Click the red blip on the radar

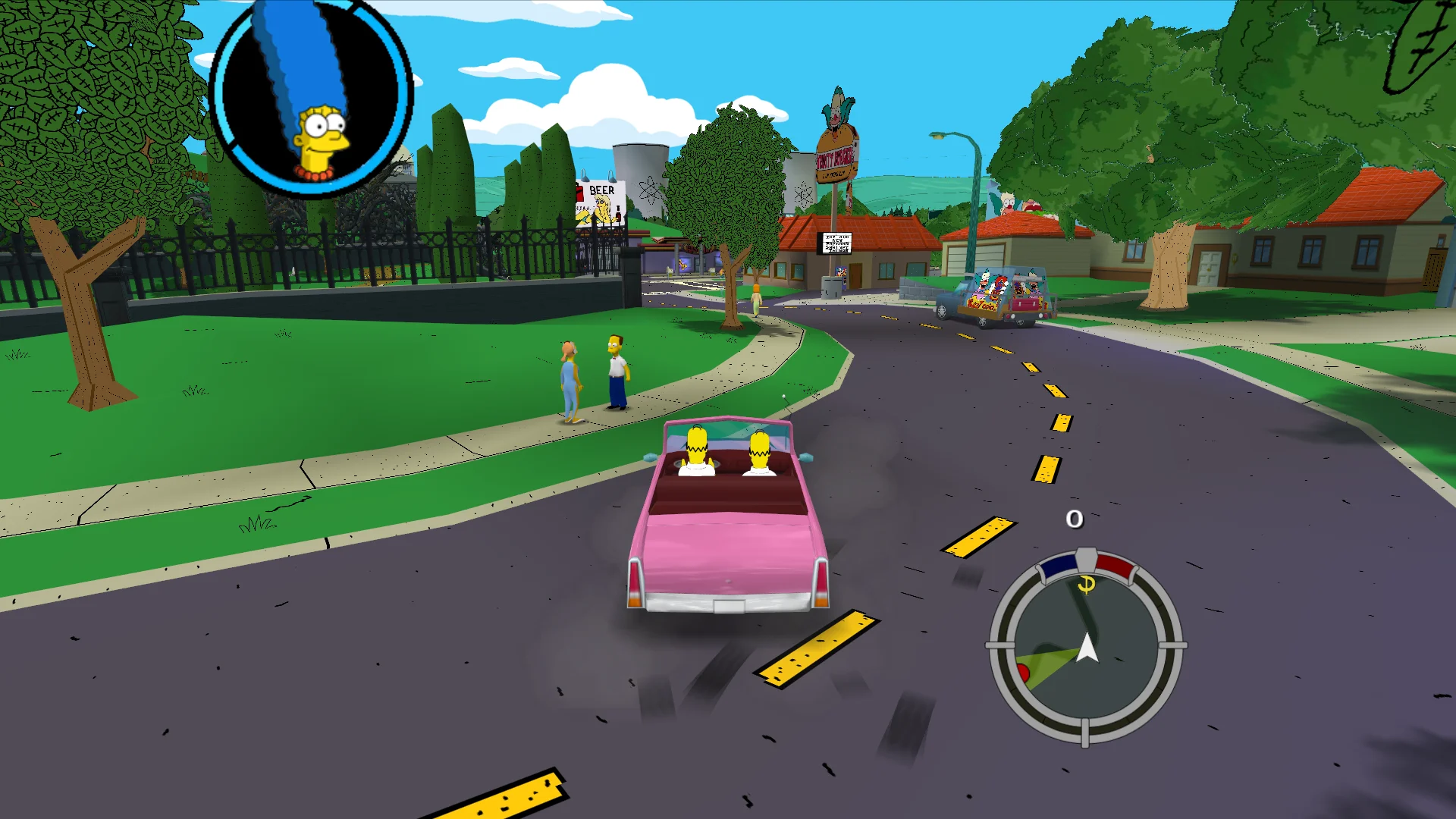1022,671
